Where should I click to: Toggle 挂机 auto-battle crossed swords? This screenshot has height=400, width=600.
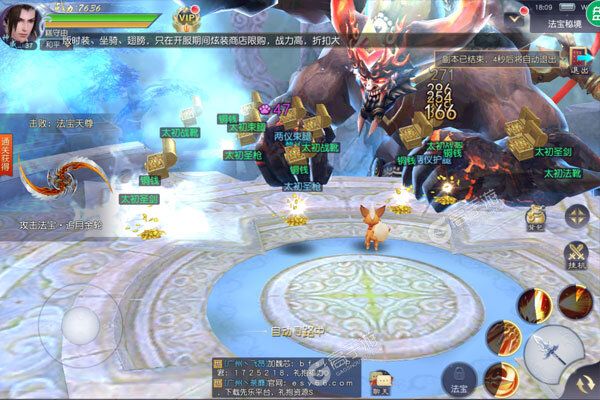[576, 256]
